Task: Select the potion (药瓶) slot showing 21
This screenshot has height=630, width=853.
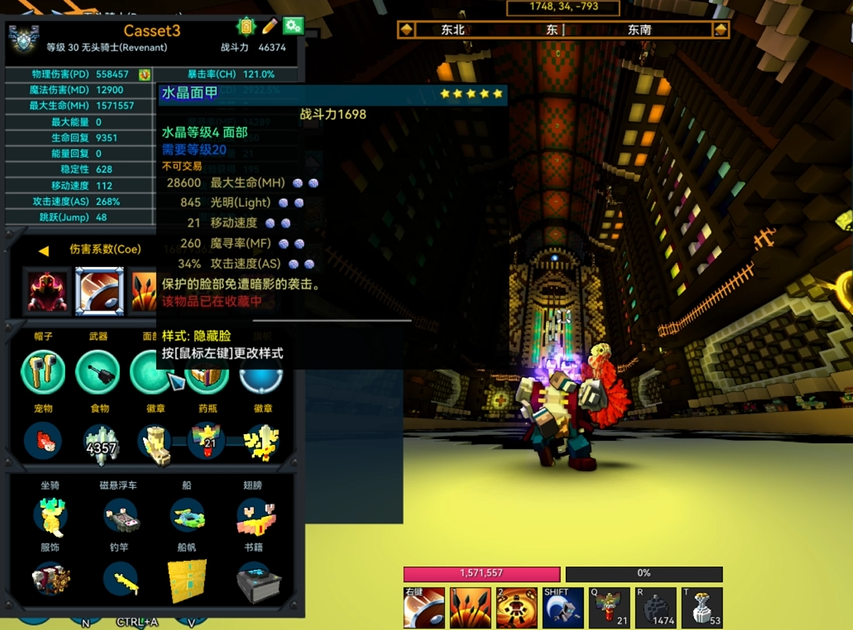Action: coord(208,440)
